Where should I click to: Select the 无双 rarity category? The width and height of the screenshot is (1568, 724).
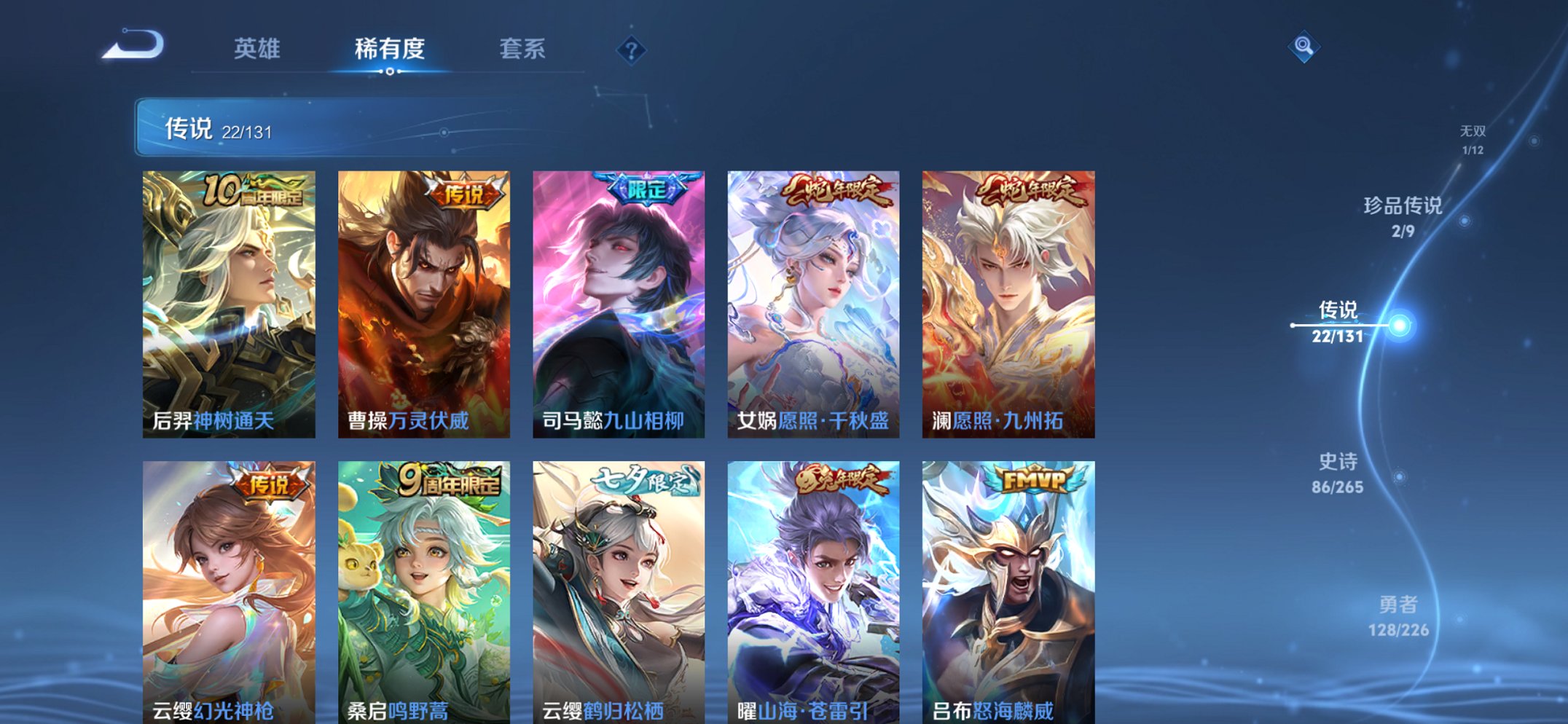1470,133
